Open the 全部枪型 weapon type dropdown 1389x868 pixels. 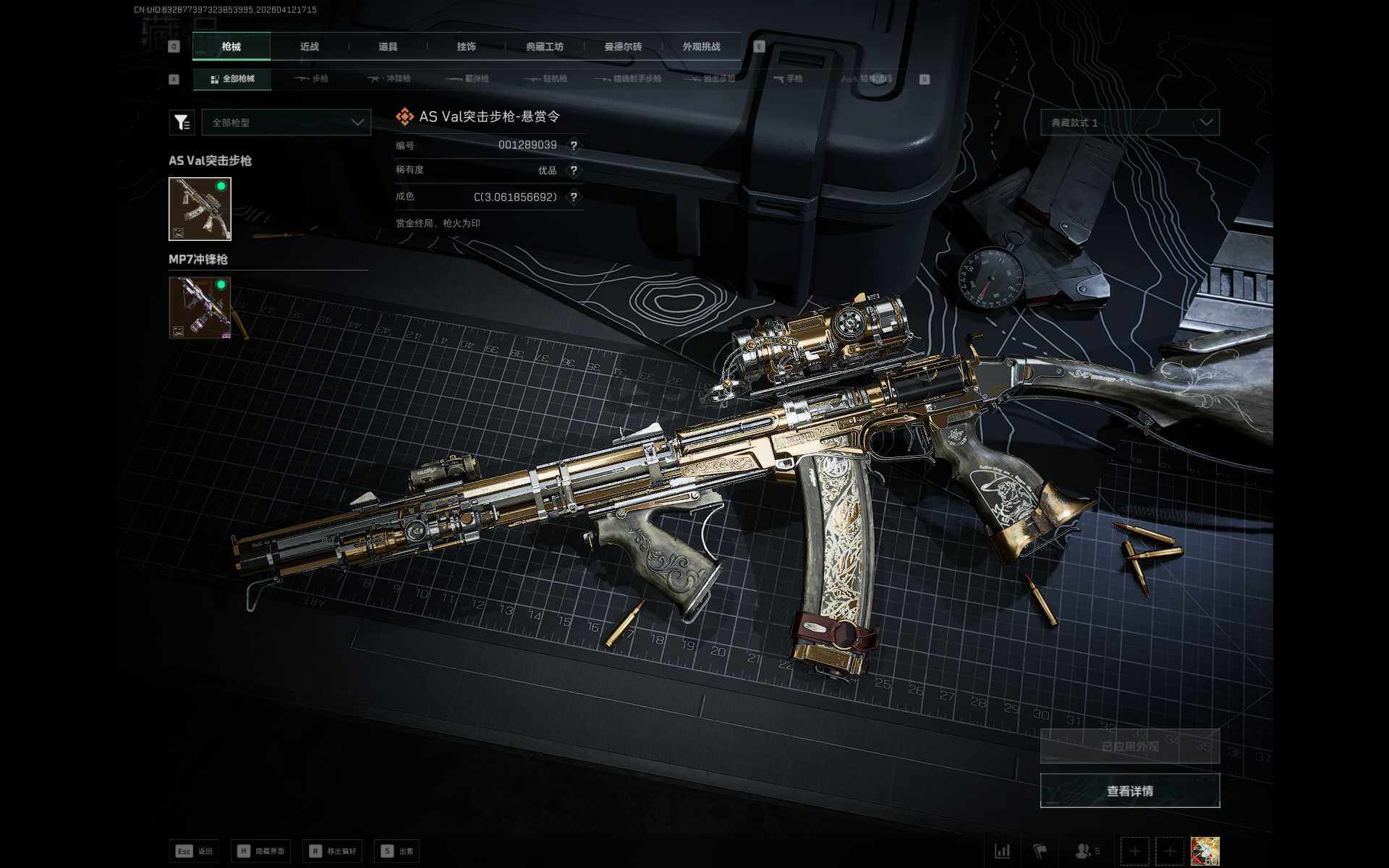point(286,123)
